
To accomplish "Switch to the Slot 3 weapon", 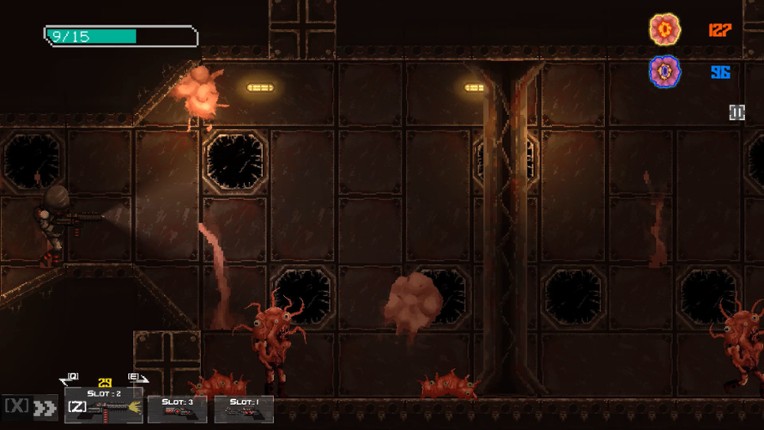I will pyautogui.click(x=177, y=408).
